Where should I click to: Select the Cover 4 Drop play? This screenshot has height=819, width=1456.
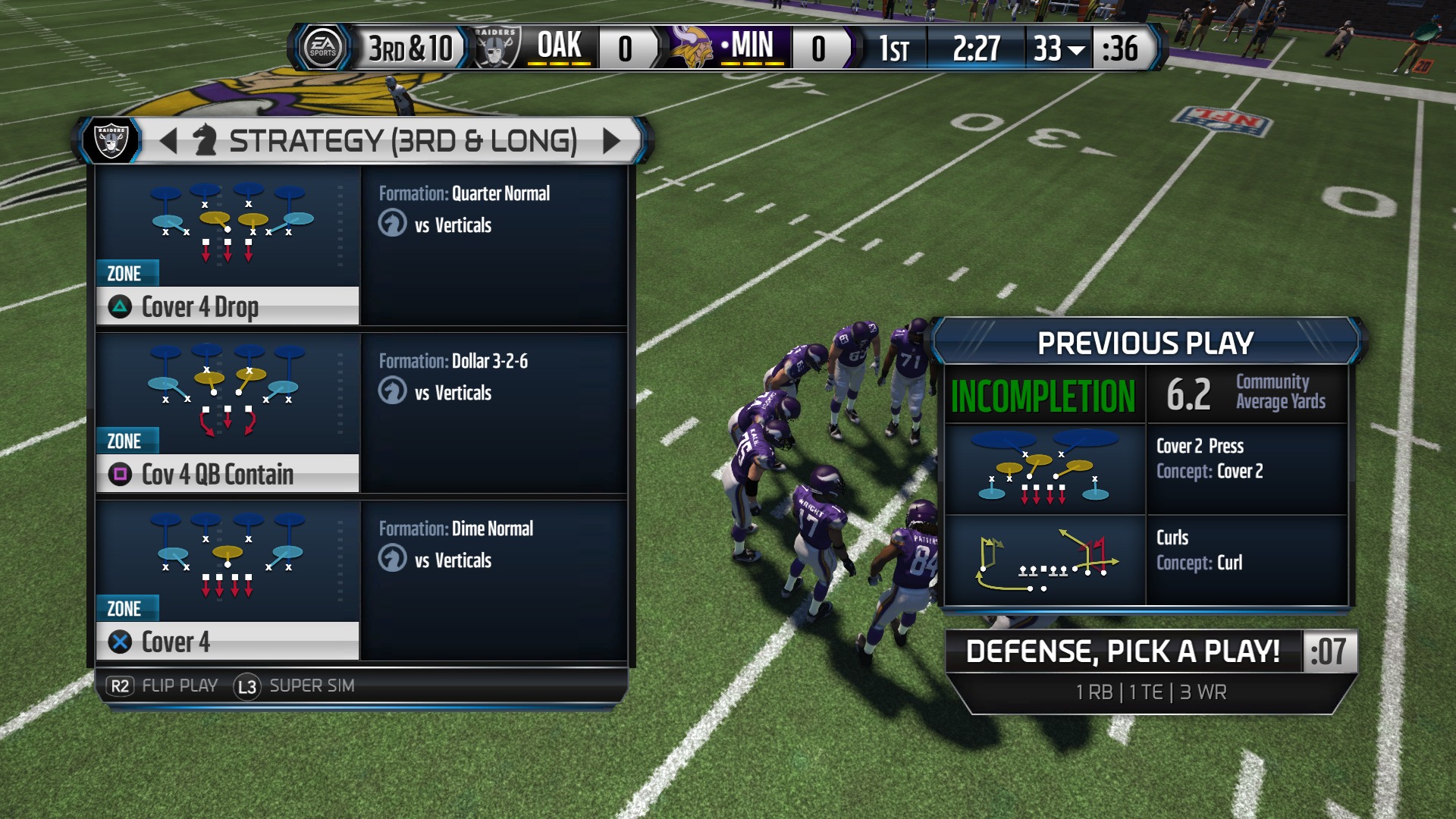coord(227,306)
